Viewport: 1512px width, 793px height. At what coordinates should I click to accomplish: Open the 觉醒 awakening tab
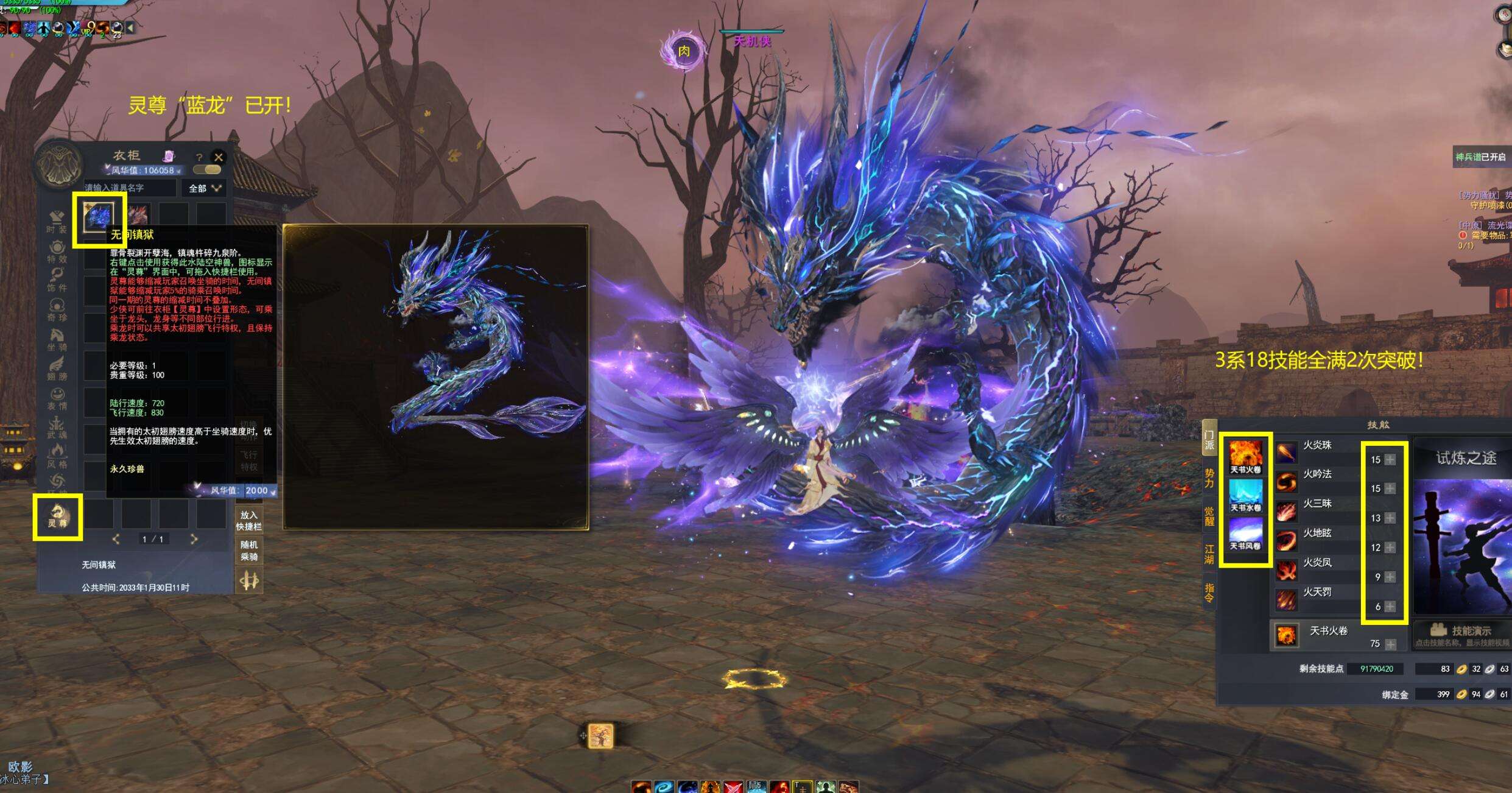[1209, 515]
